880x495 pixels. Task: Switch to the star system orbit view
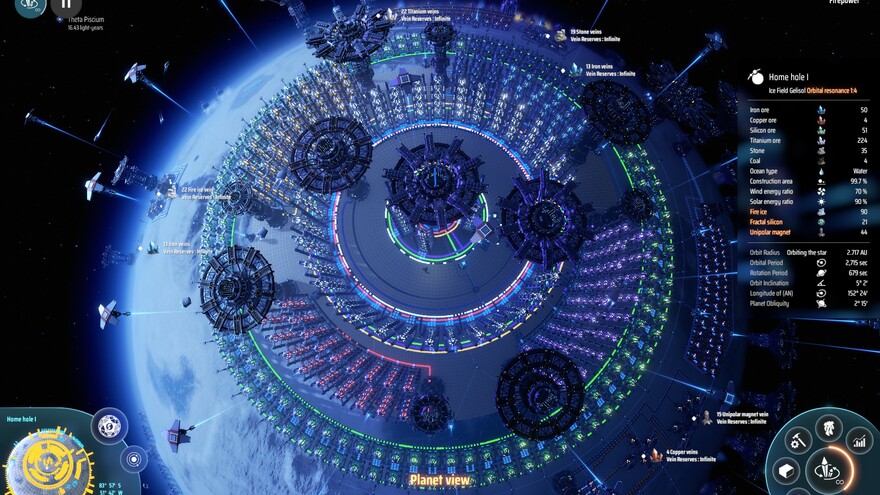coord(134,458)
